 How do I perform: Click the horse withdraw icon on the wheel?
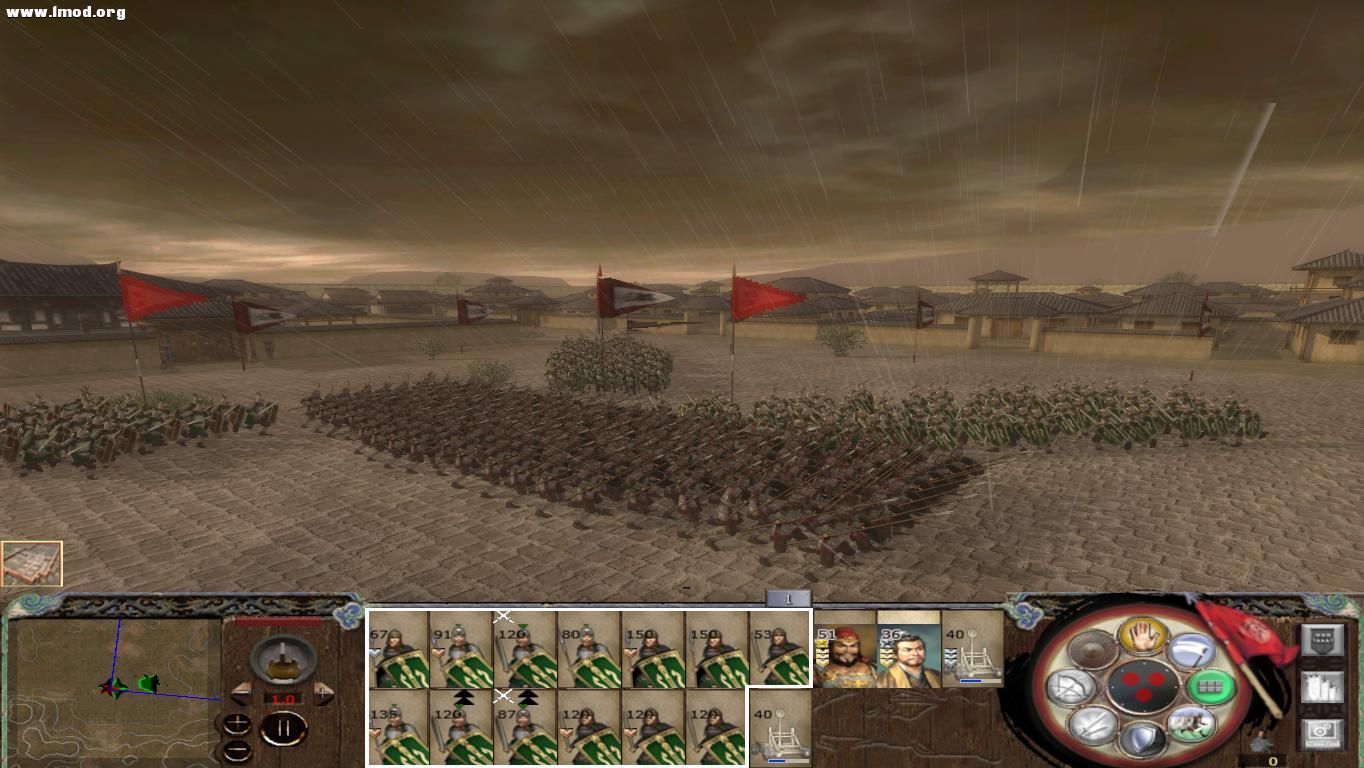click(1191, 724)
